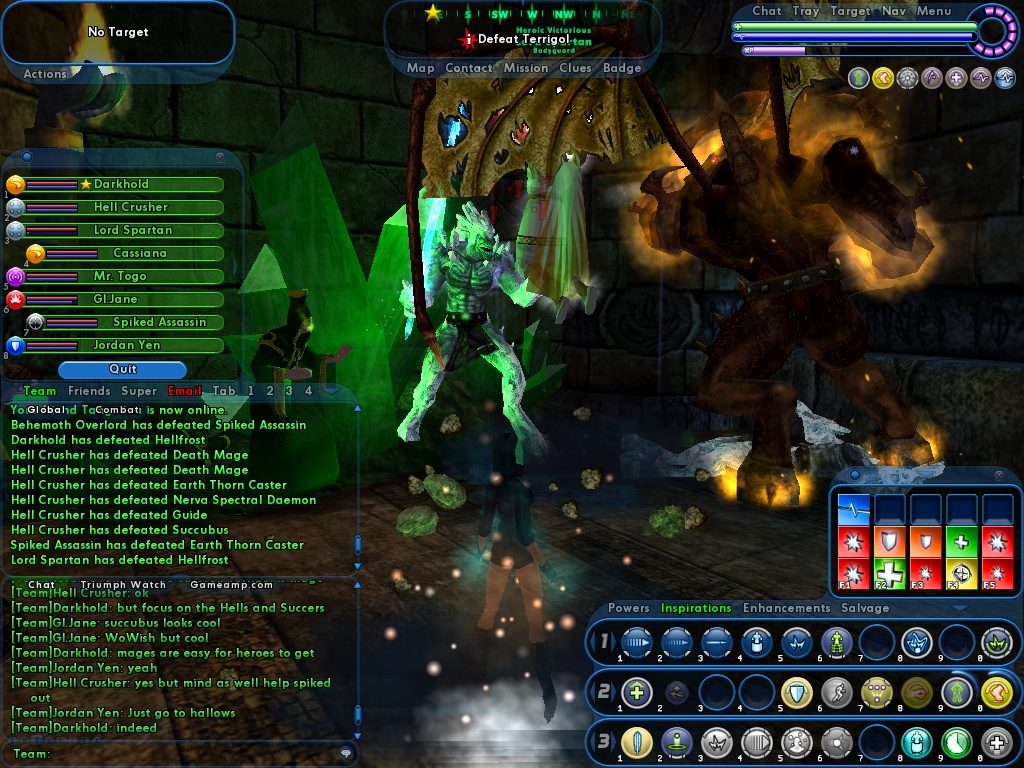This screenshot has height=768, width=1024.
Task: Click the Nav menu button
Action: pyautogui.click(x=893, y=11)
